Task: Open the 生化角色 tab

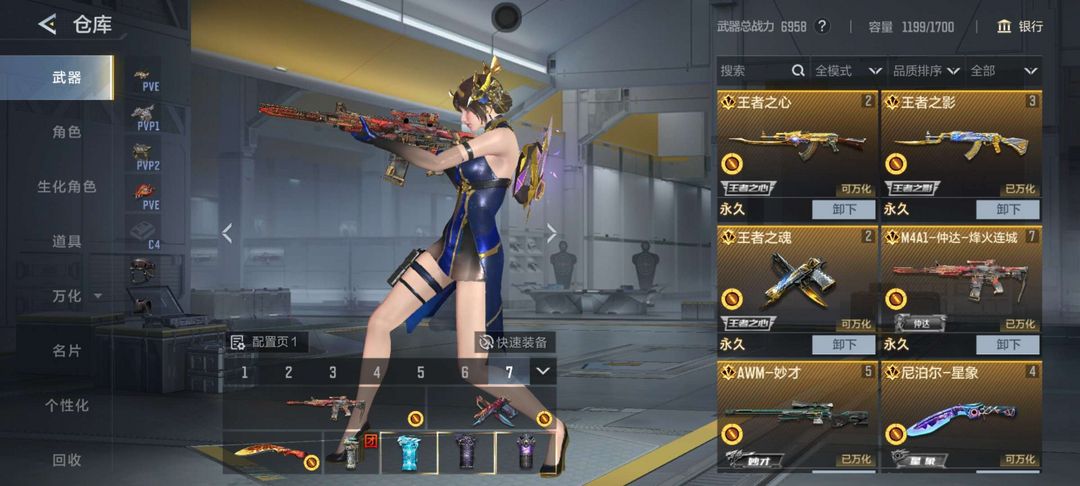Action: [67, 186]
